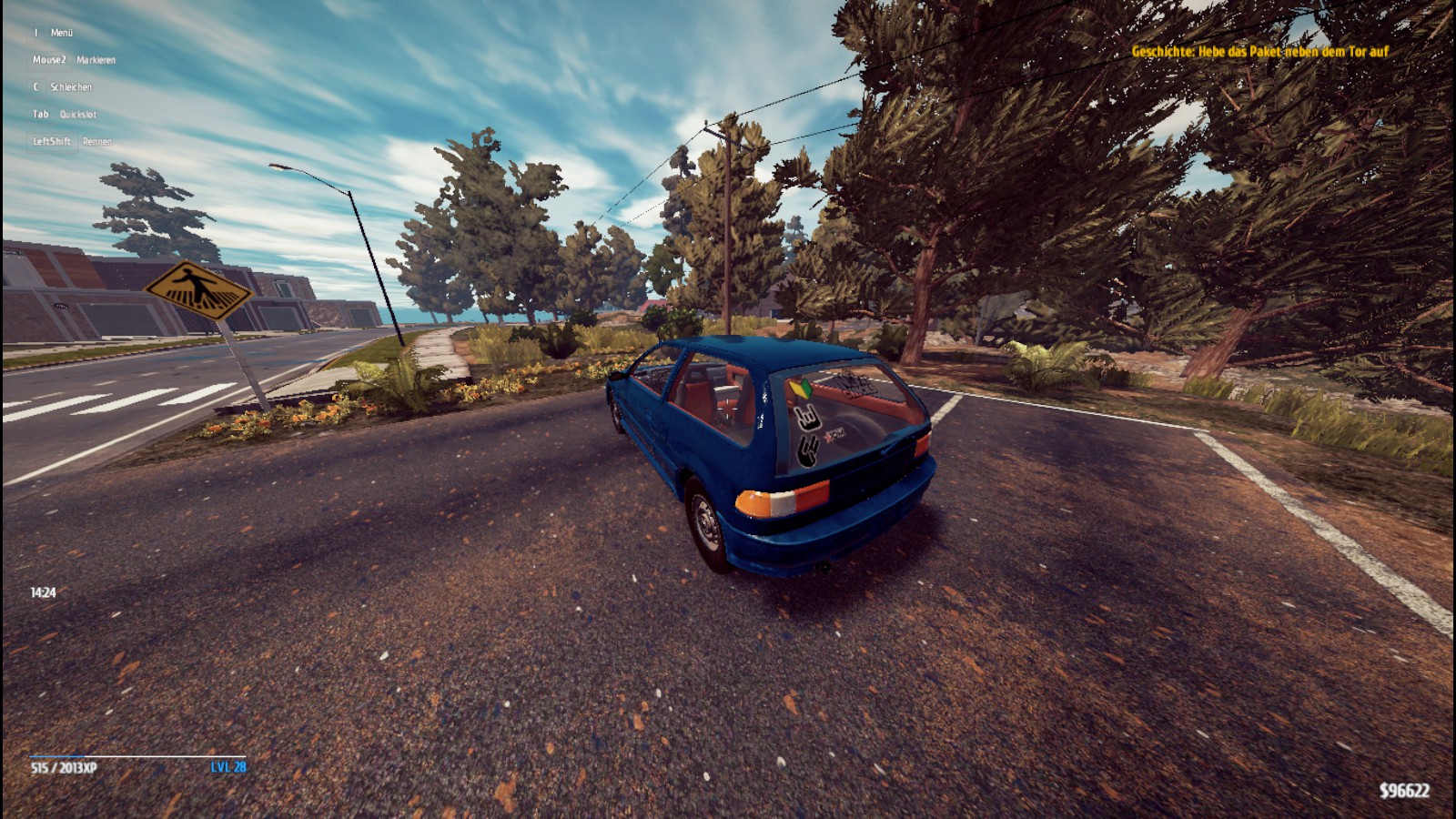Screen dimensions: 1456x819
Task: Toggle Schleichen mode via the C keybind
Action: coord(62,87)
